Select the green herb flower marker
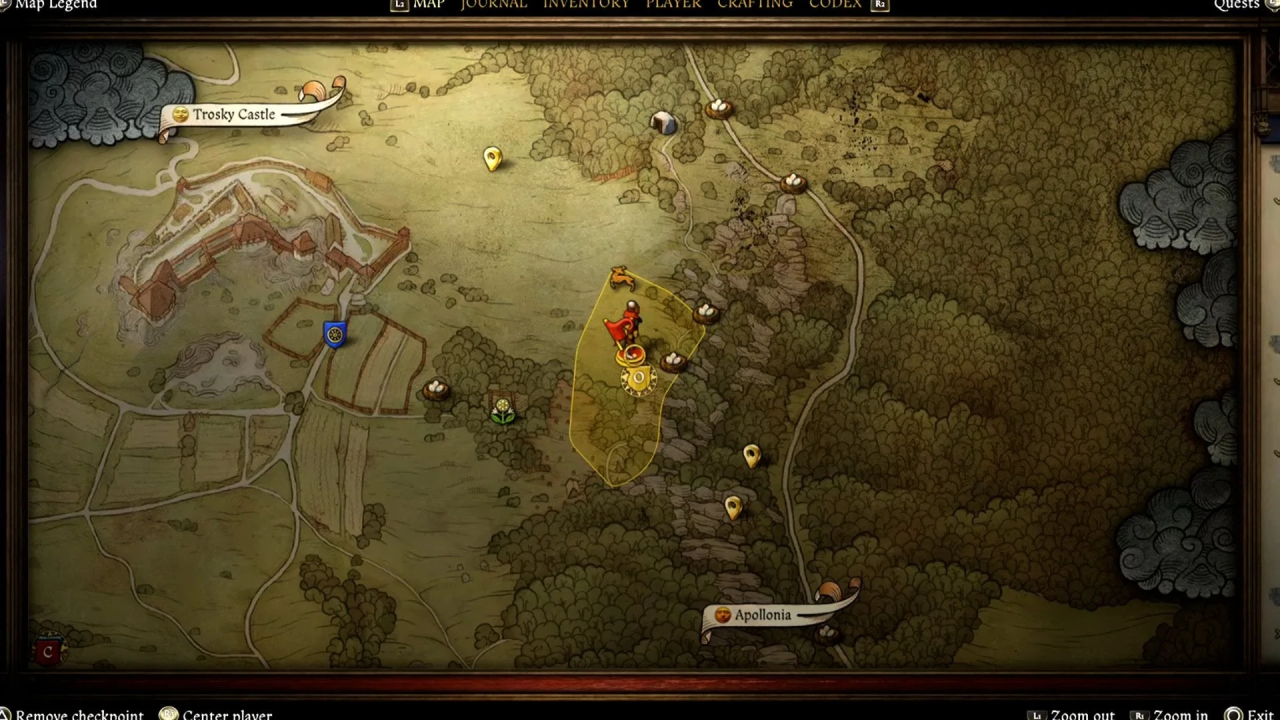The height and width of the screenshot is (720, 1280). [x=503, y=411]
